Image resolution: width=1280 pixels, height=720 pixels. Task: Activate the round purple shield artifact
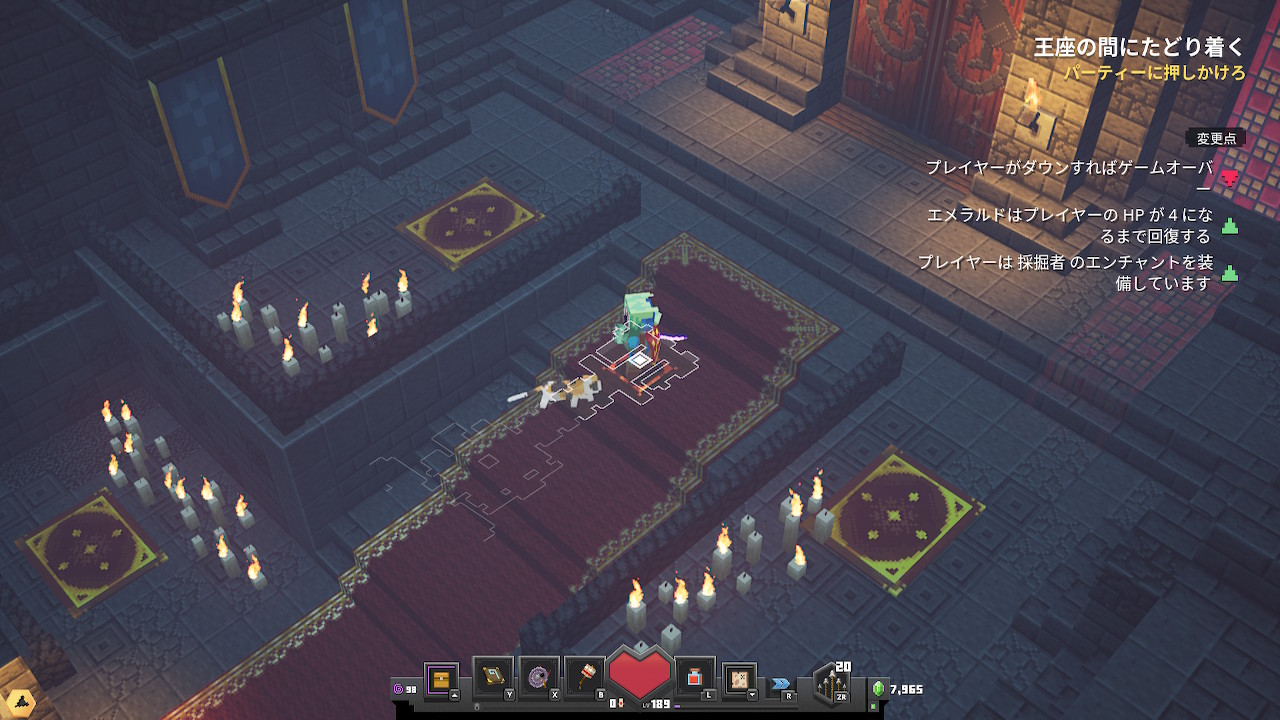pos(538,677)
